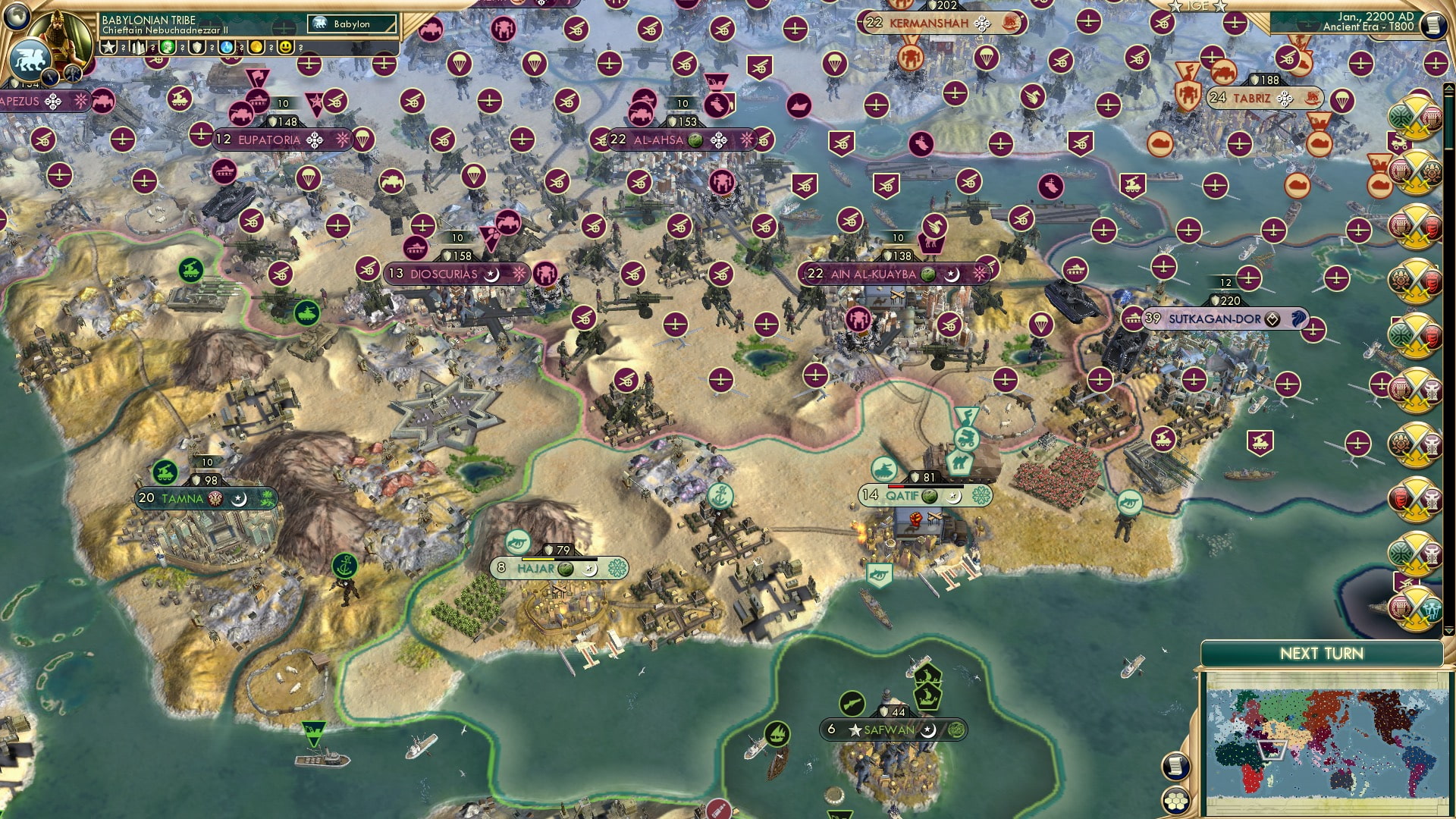Click the shield icon in the top stats bar
The image size is (1456, 819).
(x=197, y=48)
